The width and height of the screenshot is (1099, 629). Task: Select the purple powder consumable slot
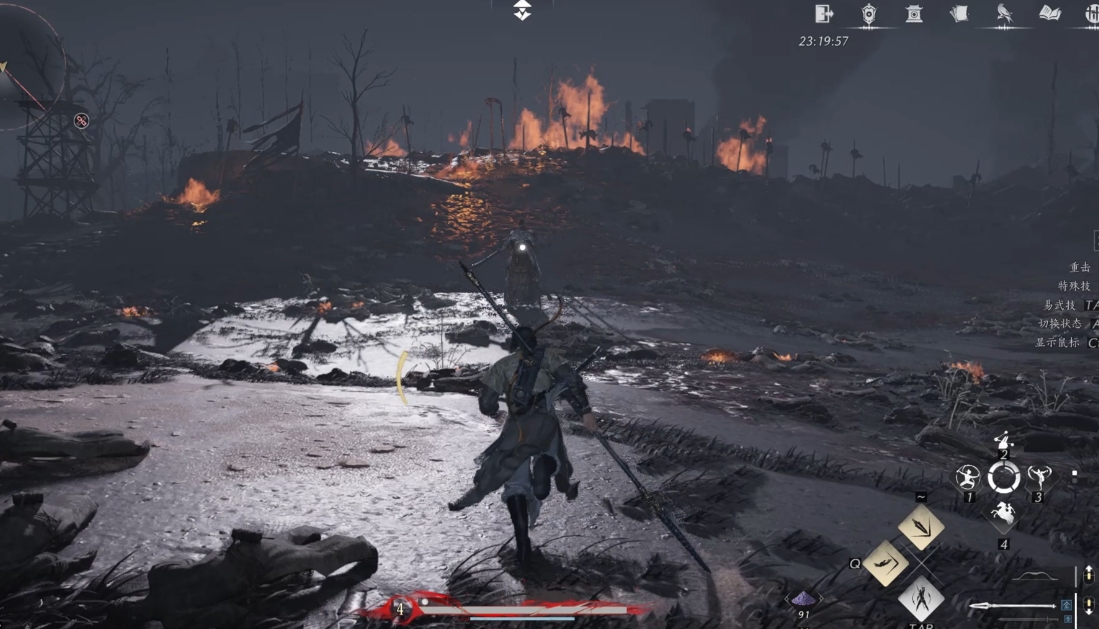pos(804,599)
